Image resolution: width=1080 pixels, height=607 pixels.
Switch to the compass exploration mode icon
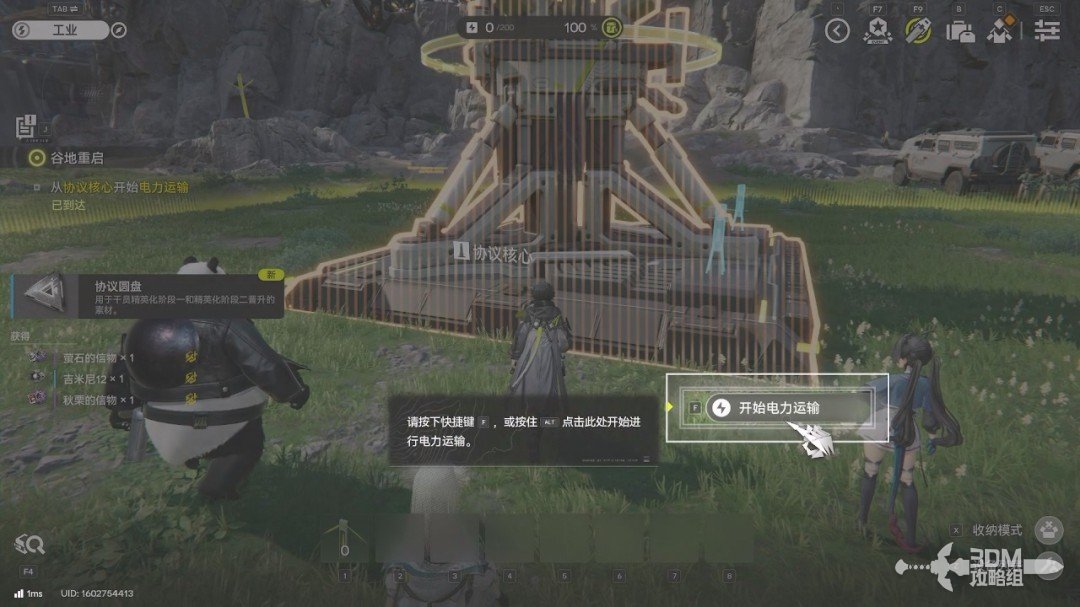click(119, 30)
